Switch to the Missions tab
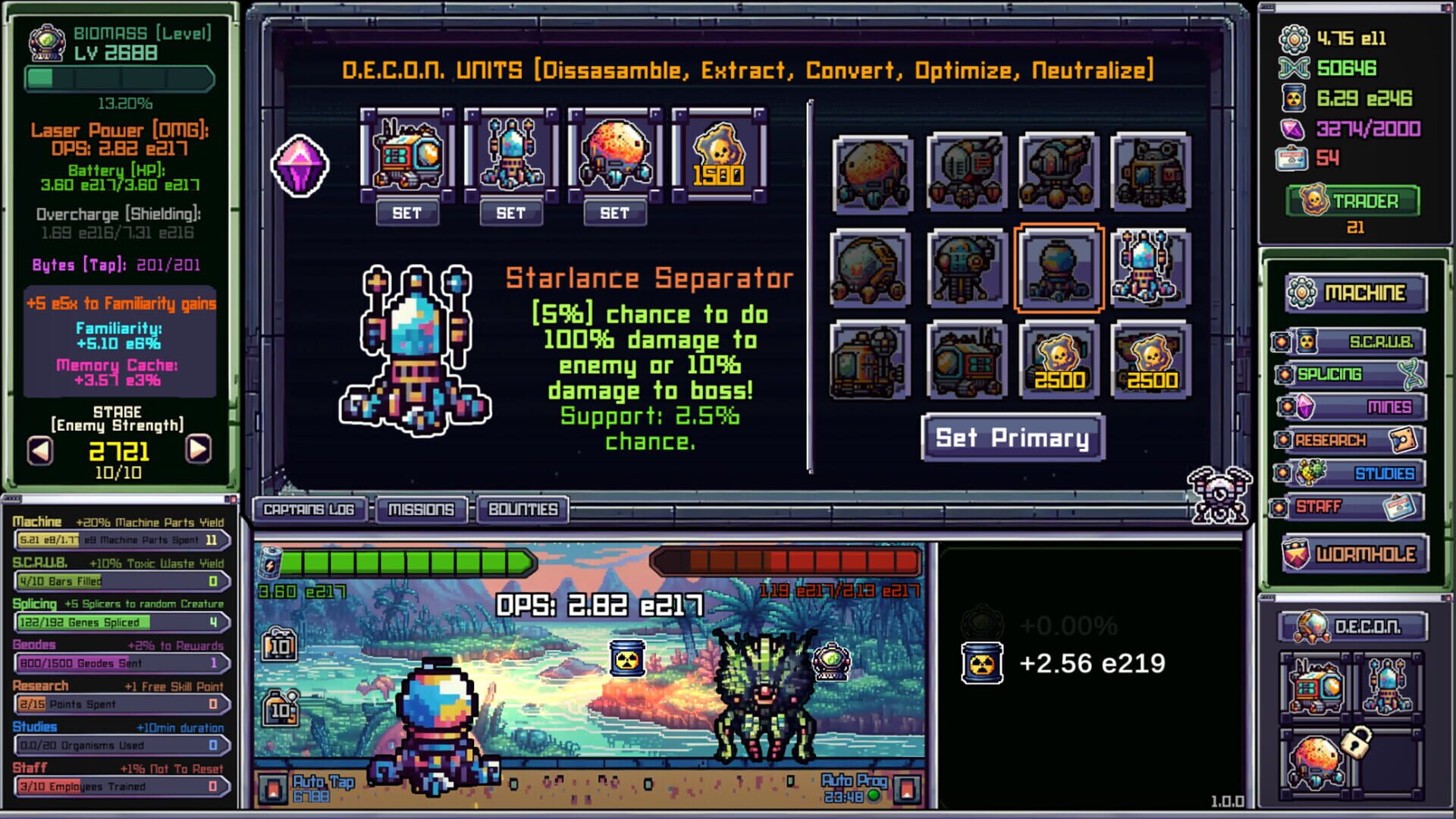The image size is (1456, 819). pos(422,510)
